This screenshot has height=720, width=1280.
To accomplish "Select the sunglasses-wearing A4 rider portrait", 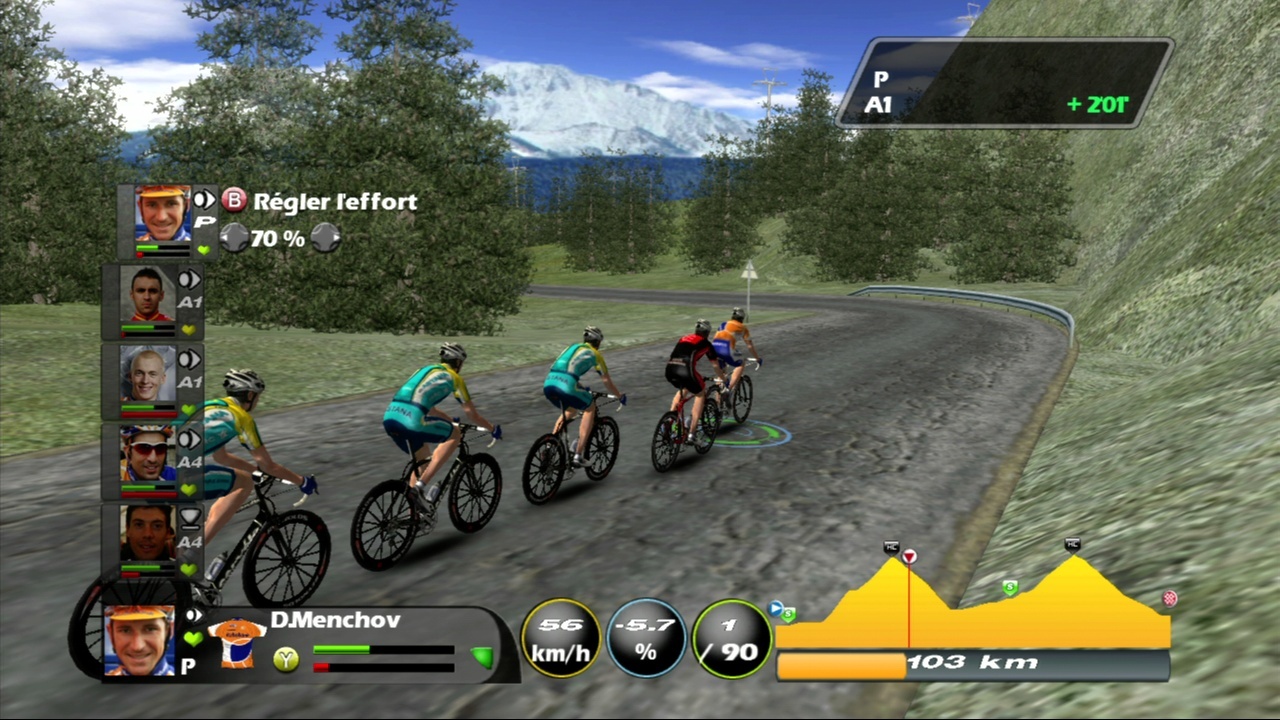I will point(147,454).
